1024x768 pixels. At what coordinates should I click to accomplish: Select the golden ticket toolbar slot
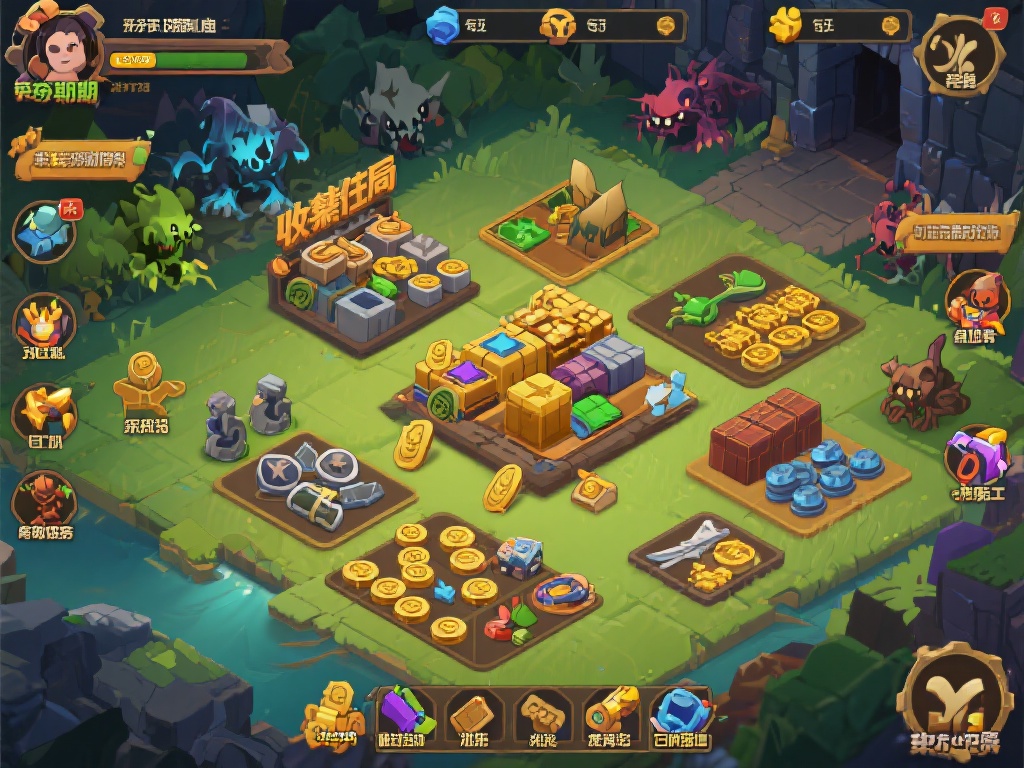point(541,714)
